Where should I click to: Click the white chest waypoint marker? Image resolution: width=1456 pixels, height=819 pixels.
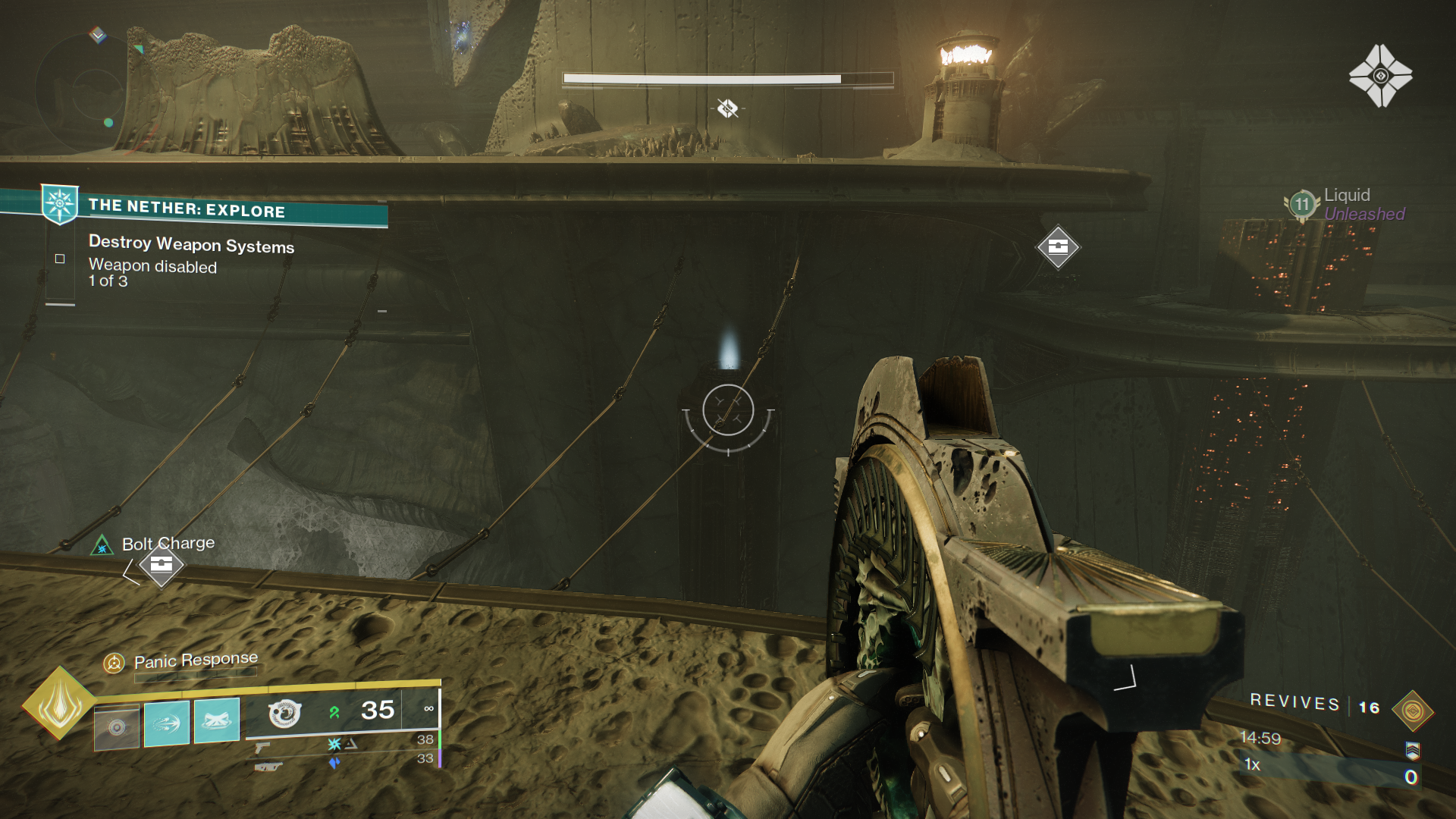pyautogui.click(x=1058, y=246)
